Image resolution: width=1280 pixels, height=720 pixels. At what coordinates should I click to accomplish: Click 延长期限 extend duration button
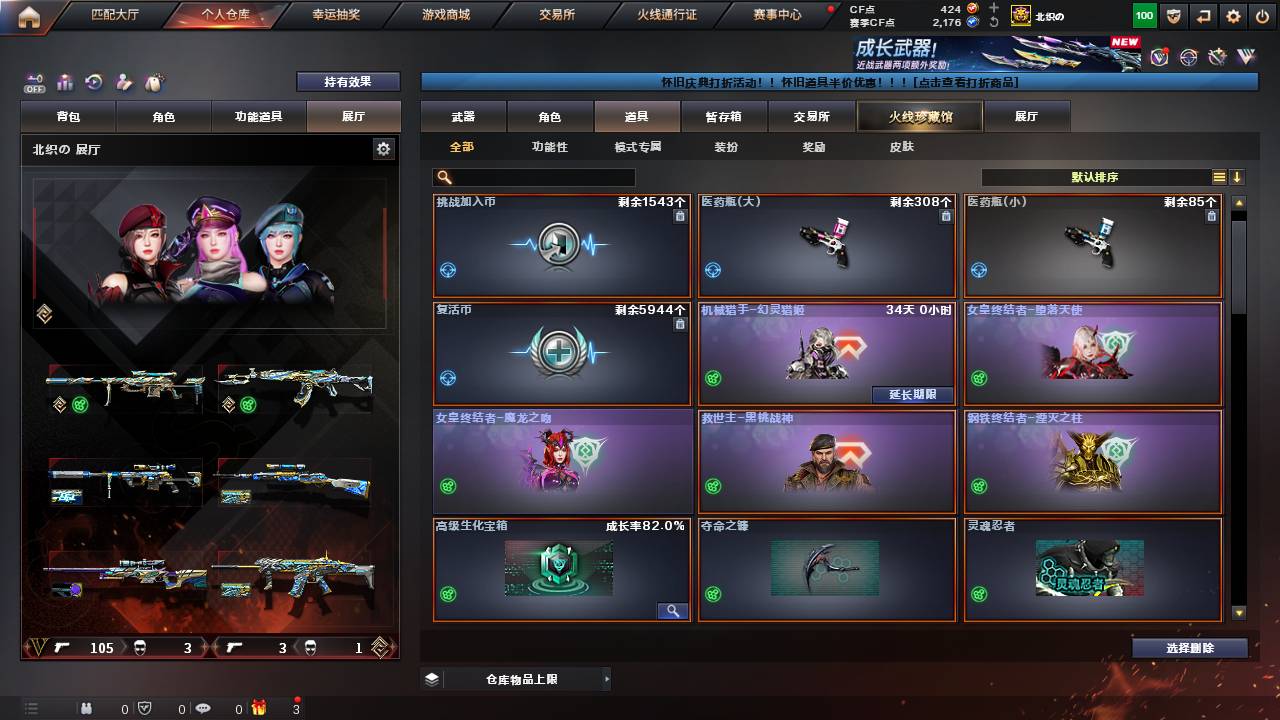coord(912,394)
